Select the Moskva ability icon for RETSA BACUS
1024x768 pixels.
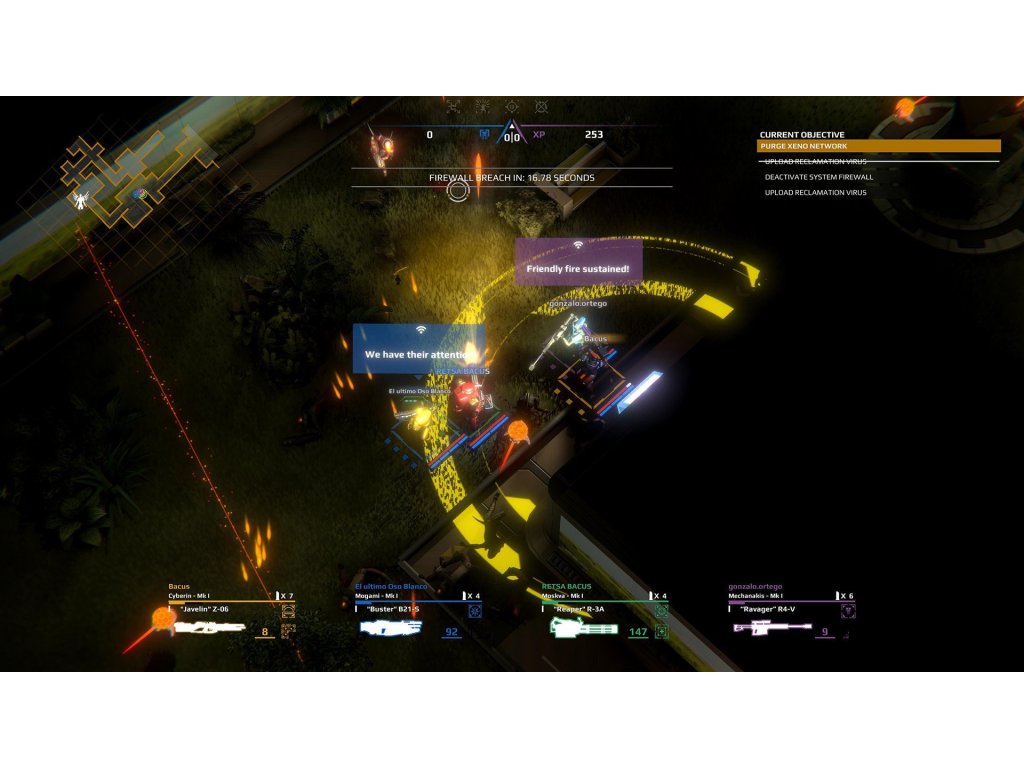tap(661, 611)
